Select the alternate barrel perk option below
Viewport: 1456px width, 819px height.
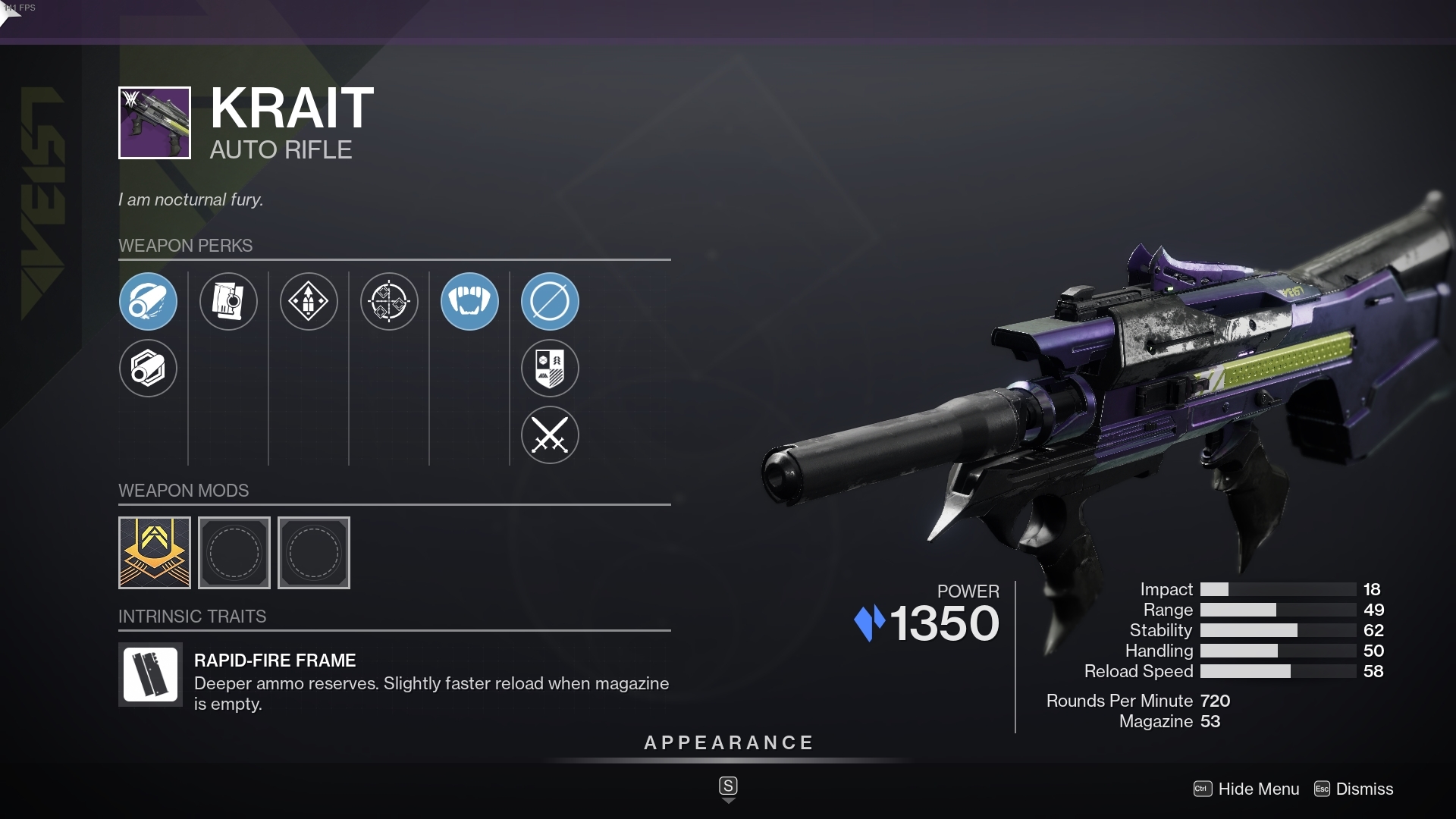[x=148, y=369]
